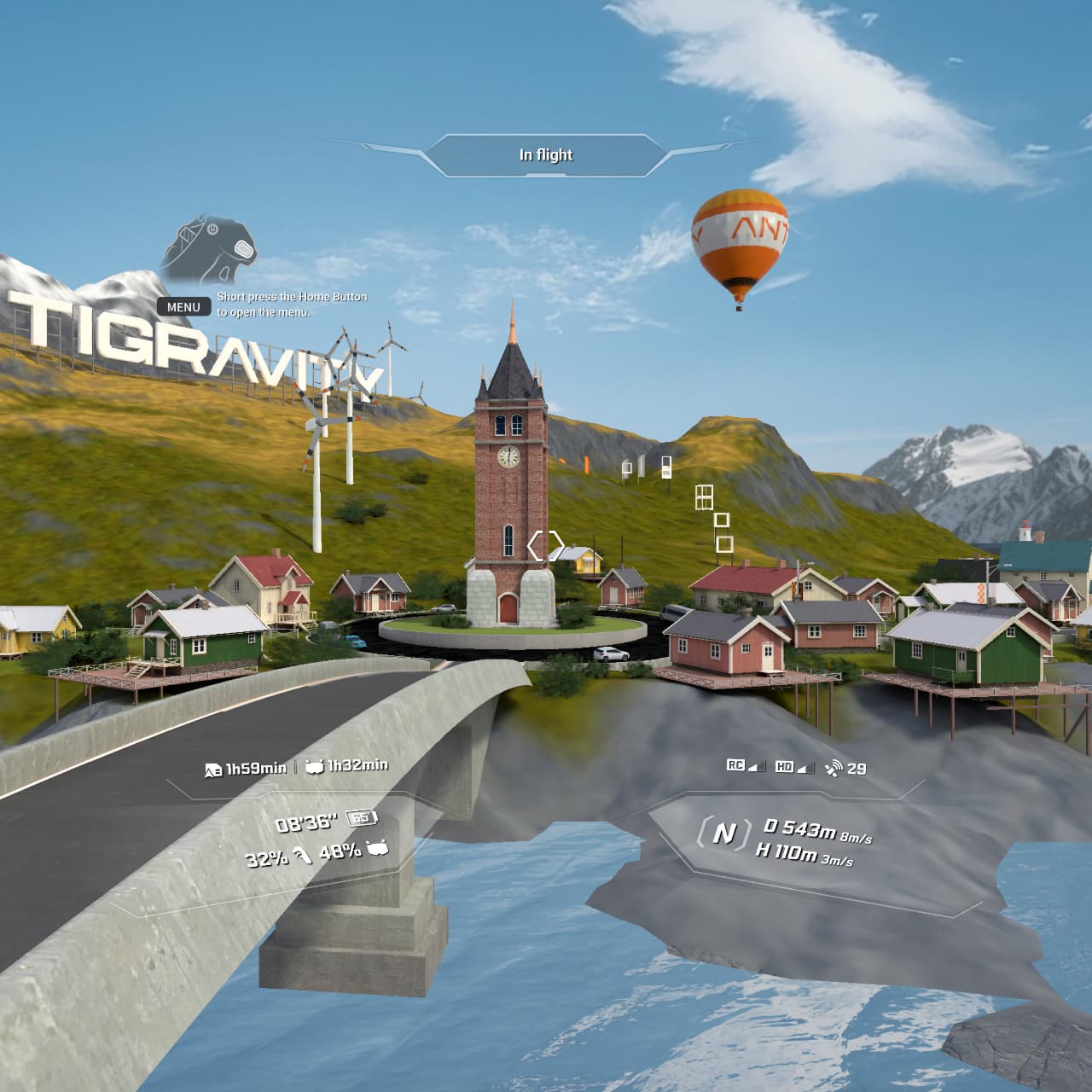This screenshot has height=1092, width=1092.
Task: Click the drone battery remaining time icon
Action: pos(213,768)
